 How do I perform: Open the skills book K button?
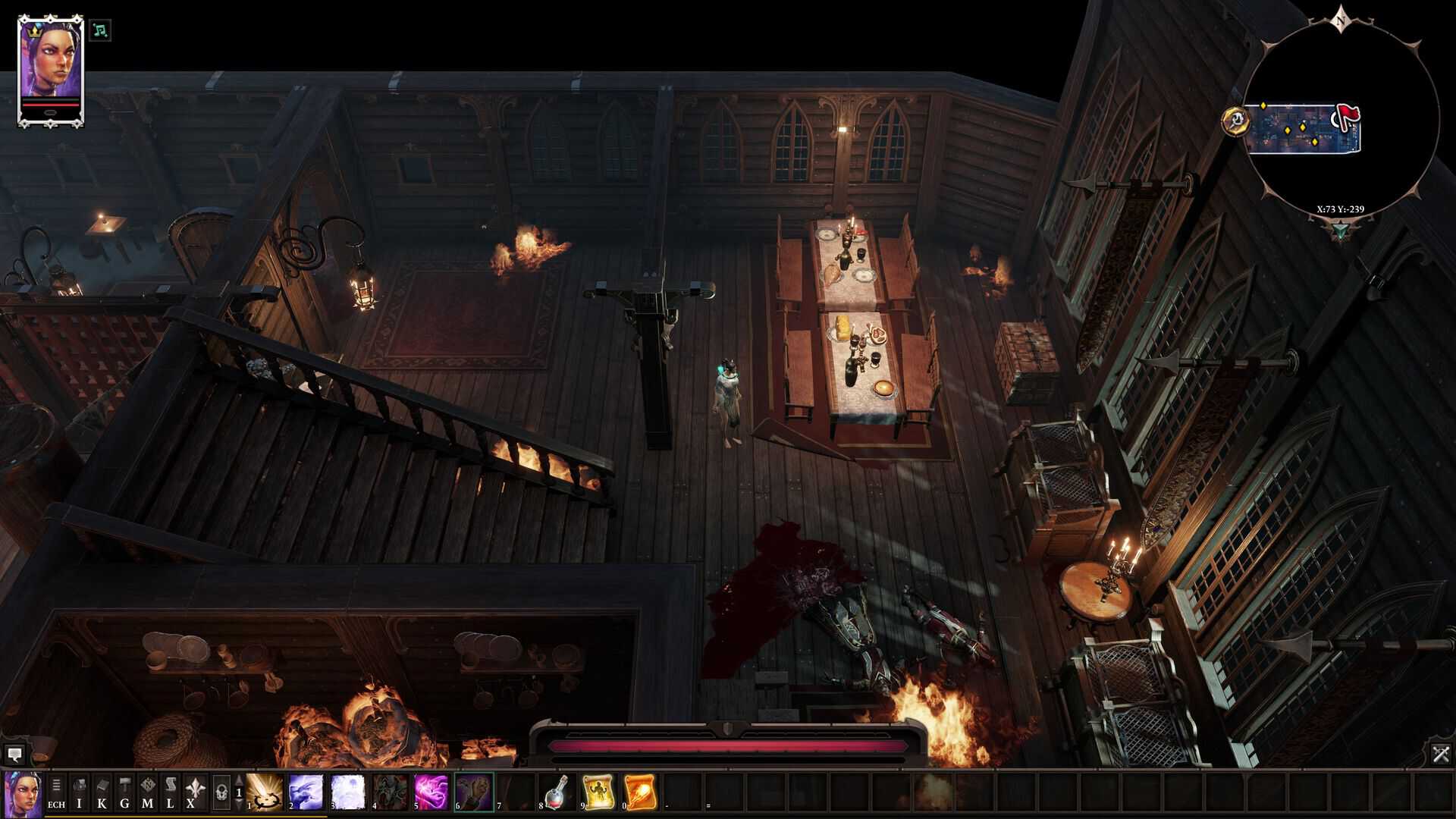(102, 793)
